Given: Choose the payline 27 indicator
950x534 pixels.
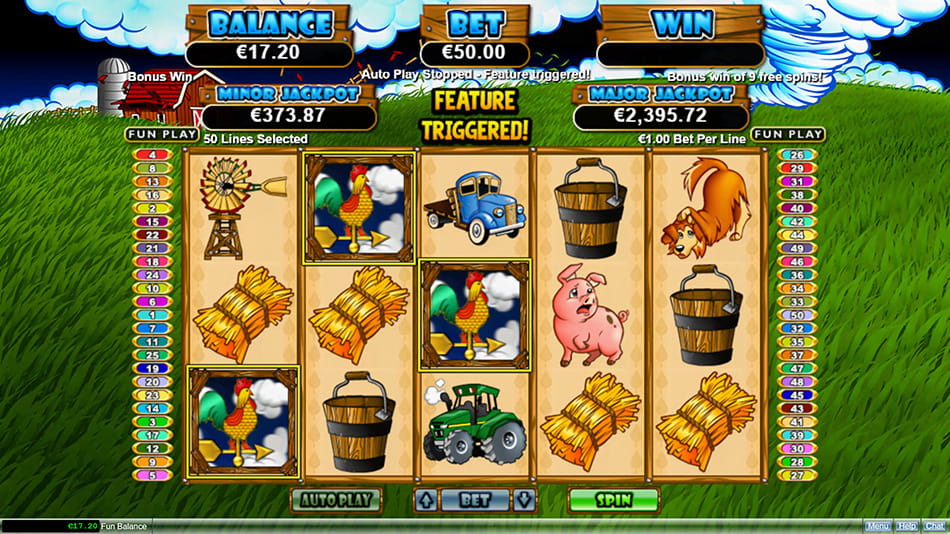Looking at the screenshot, I should click(x=797, y=476).
